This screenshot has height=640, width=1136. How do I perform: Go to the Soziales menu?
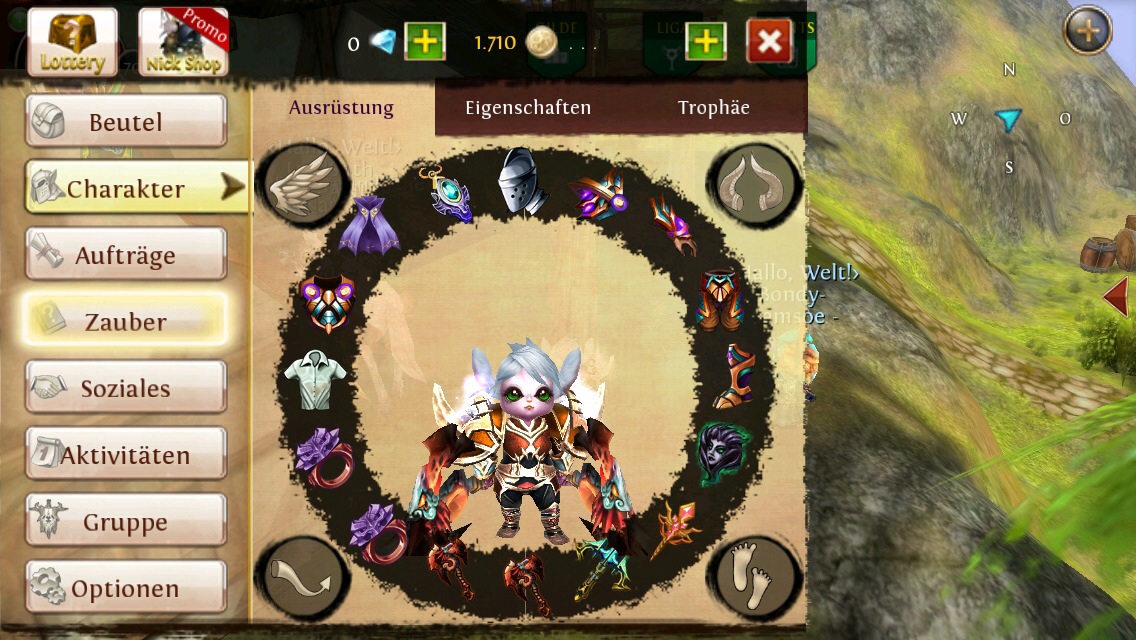pyautogui.click(x=125, y=388)
